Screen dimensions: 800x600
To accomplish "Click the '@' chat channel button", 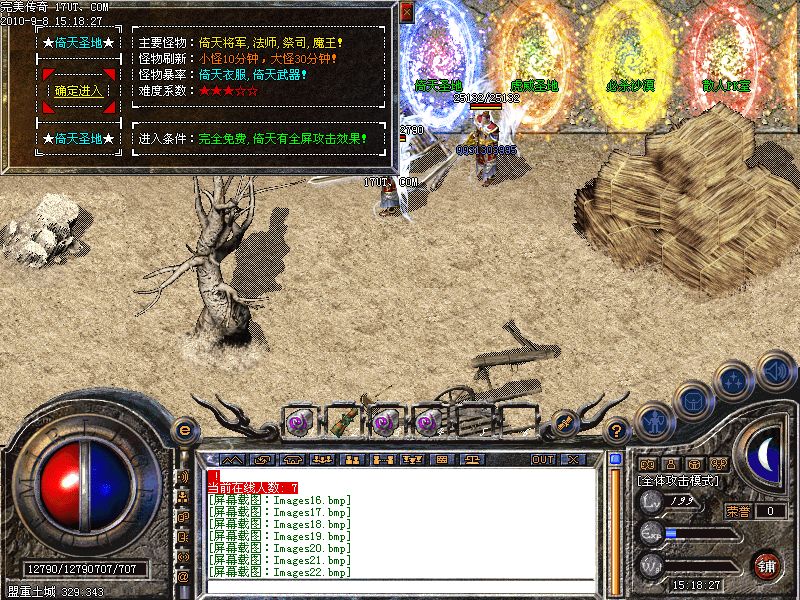I will [x=183, y=577].
